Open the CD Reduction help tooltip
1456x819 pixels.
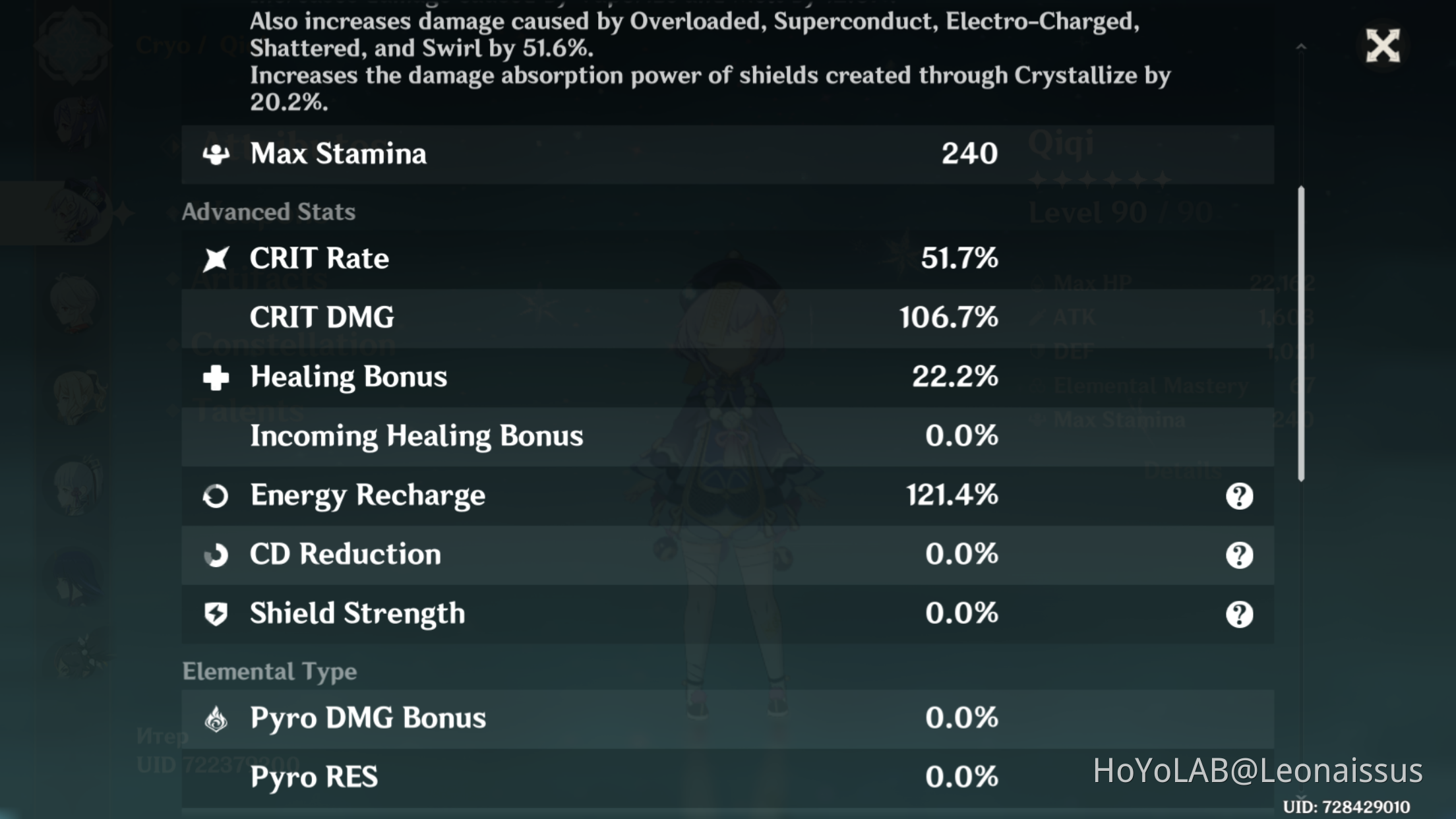1239,555
